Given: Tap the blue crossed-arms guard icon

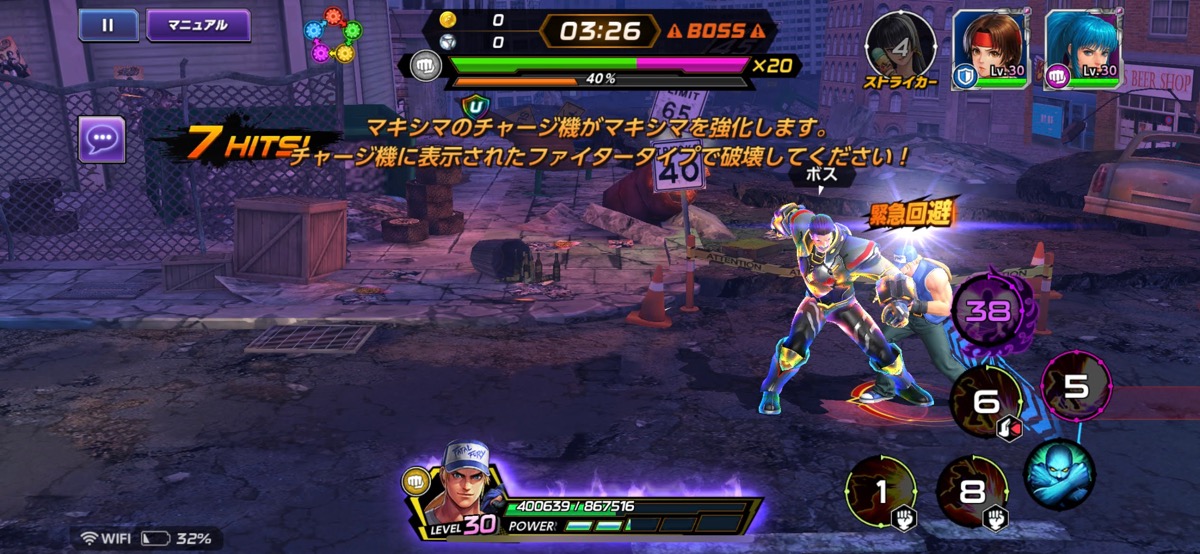Looking at the screenshot, I should click(1059, 474).
